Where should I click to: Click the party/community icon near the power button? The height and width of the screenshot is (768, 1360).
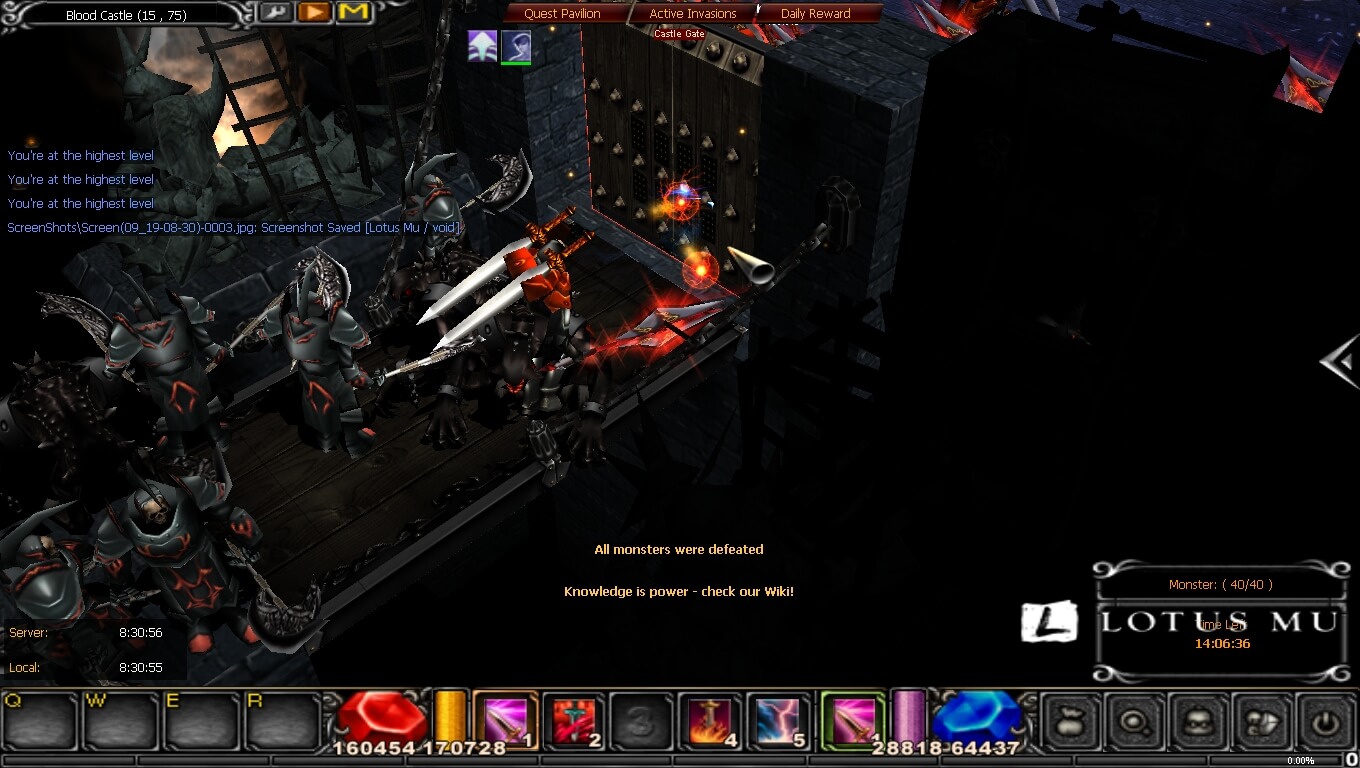point(1263,720)
